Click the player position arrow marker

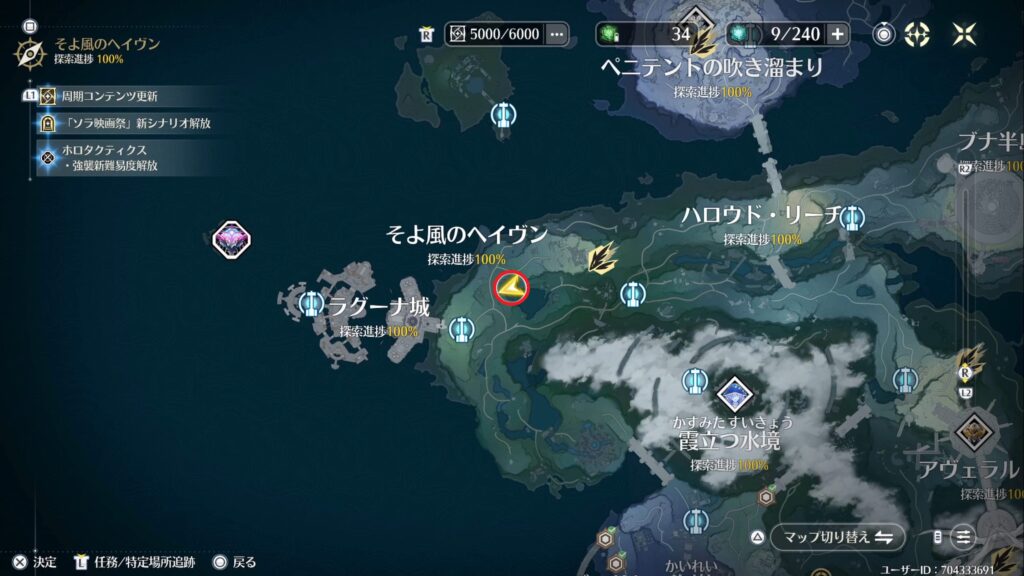pos(510,288)
